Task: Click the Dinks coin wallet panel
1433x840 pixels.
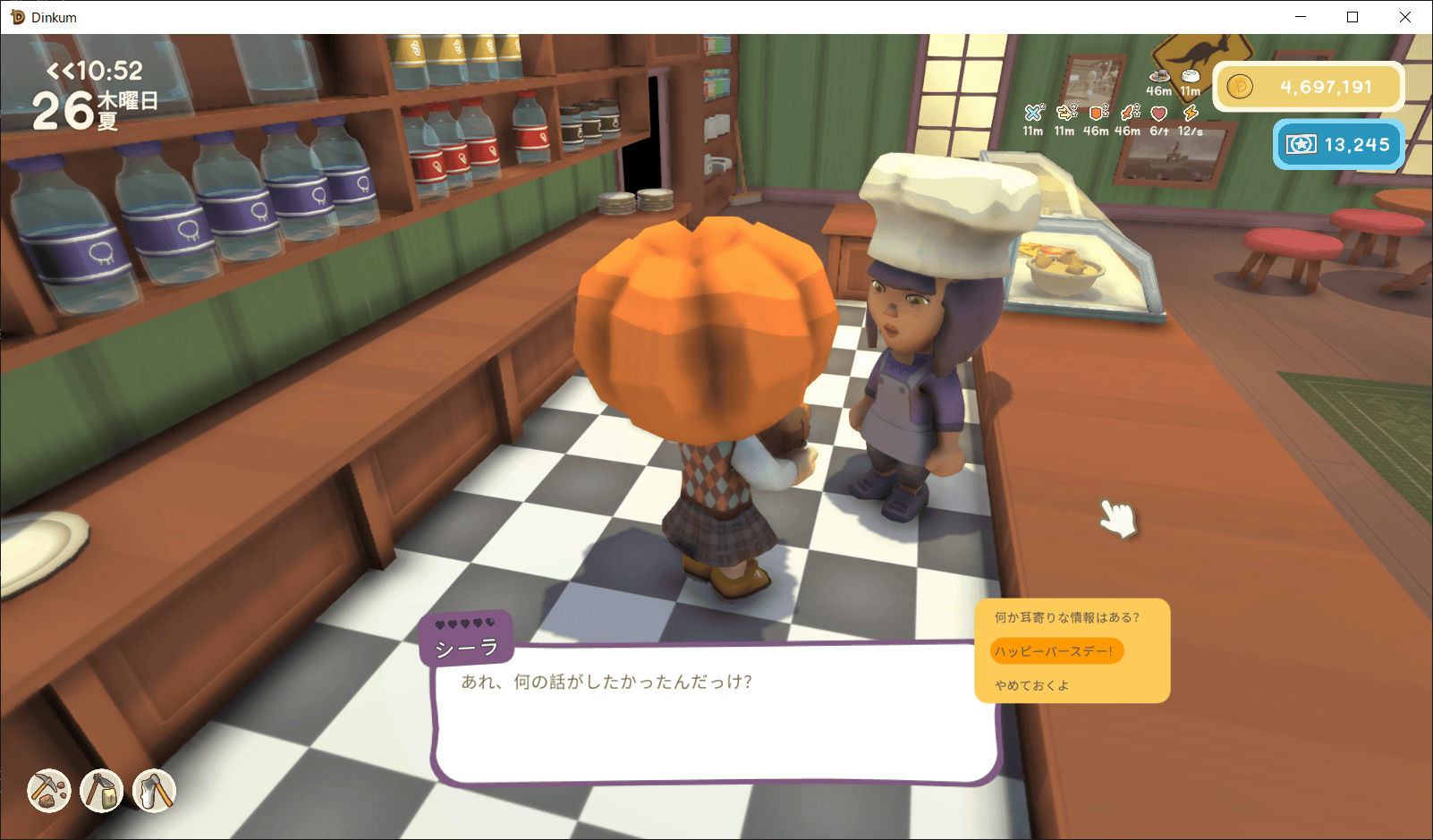Action: (1309, 87)
